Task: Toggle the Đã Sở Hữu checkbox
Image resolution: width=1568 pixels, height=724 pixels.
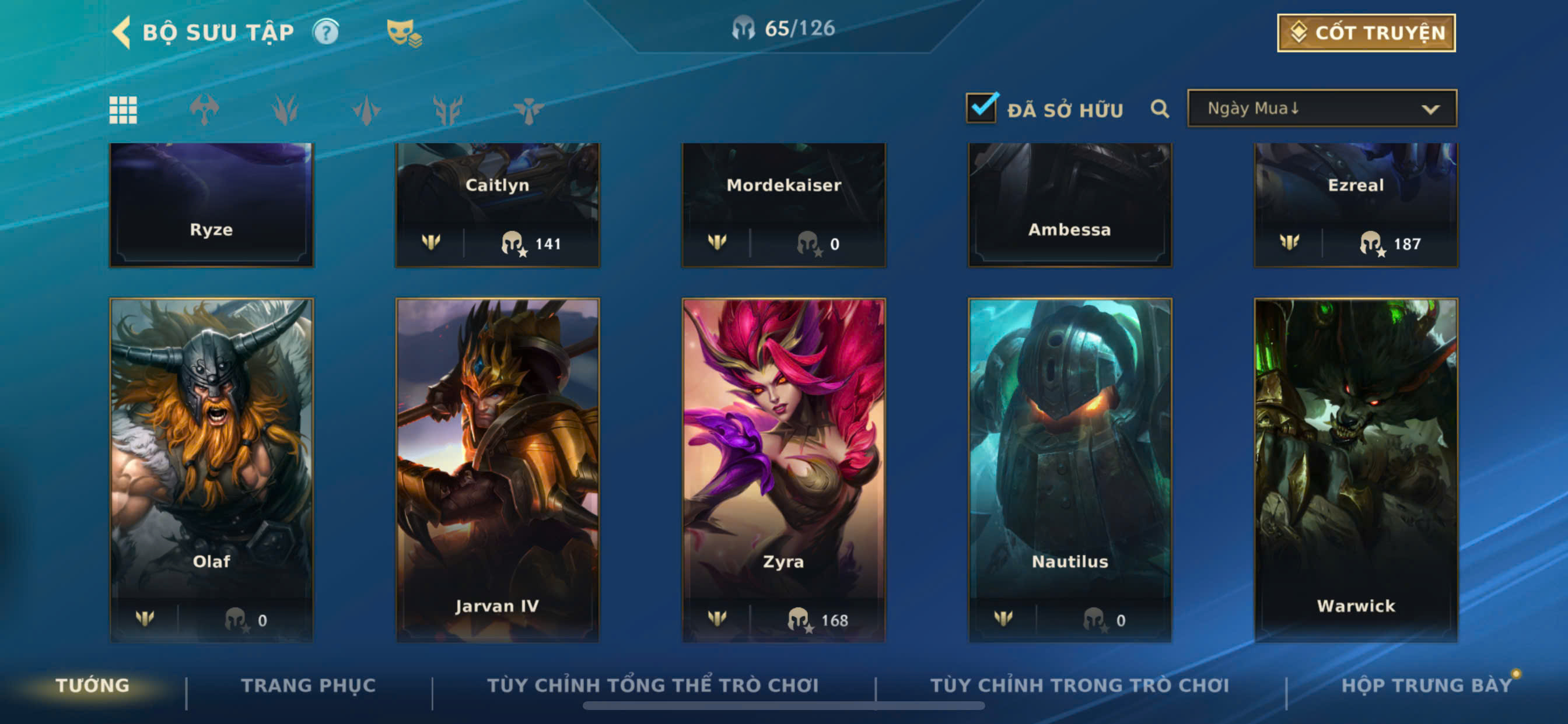Action: coord(981,109)
